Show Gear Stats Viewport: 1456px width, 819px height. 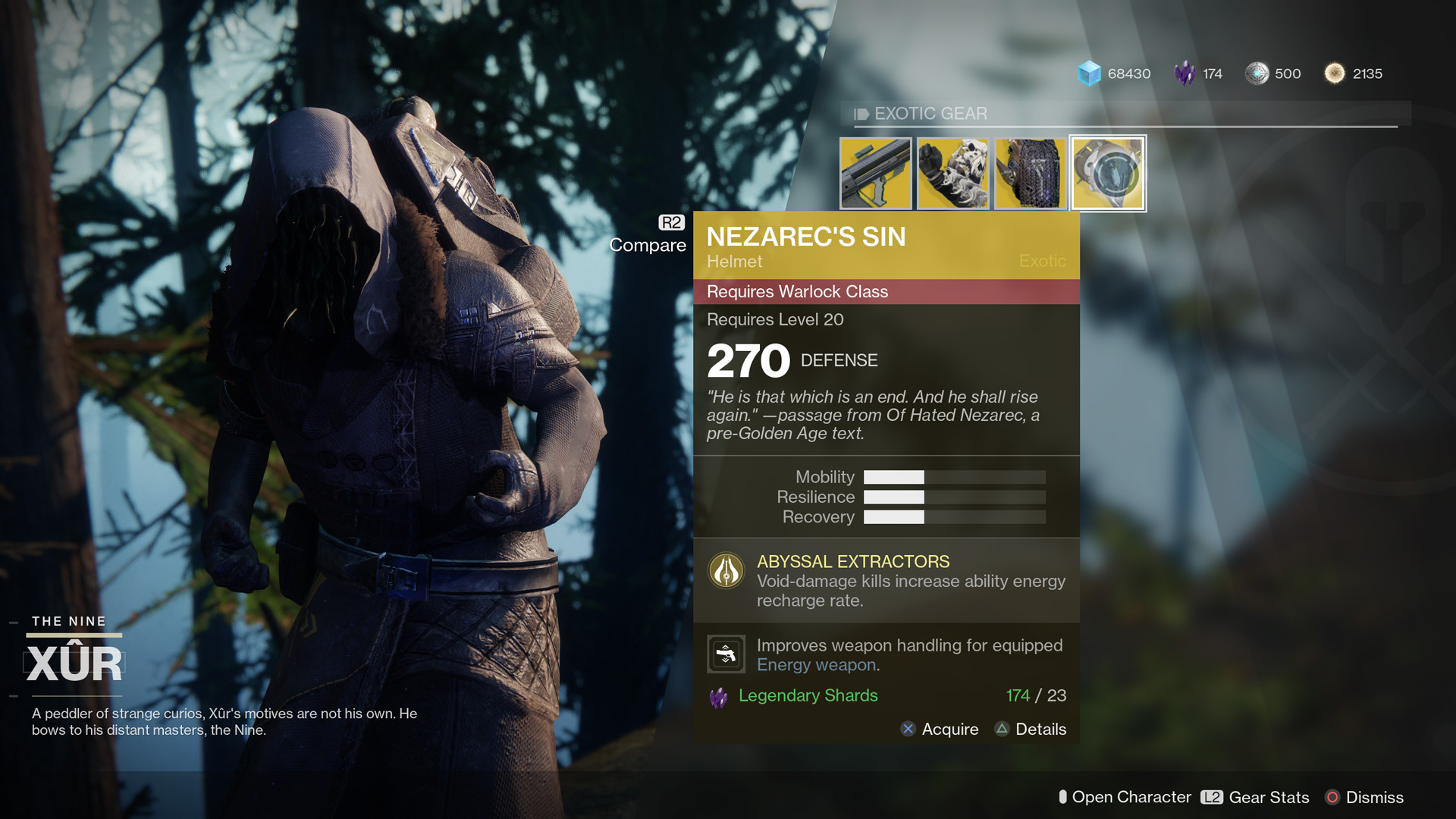1255,798
